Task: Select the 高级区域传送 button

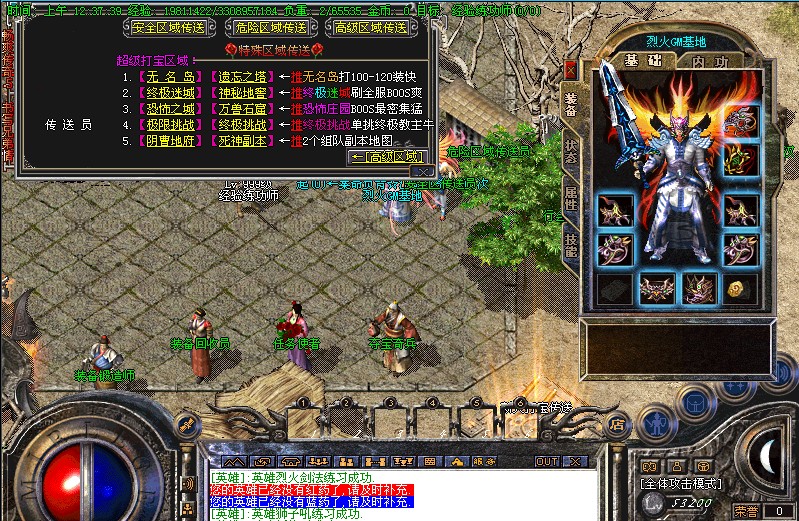Action: pos(372,27)
